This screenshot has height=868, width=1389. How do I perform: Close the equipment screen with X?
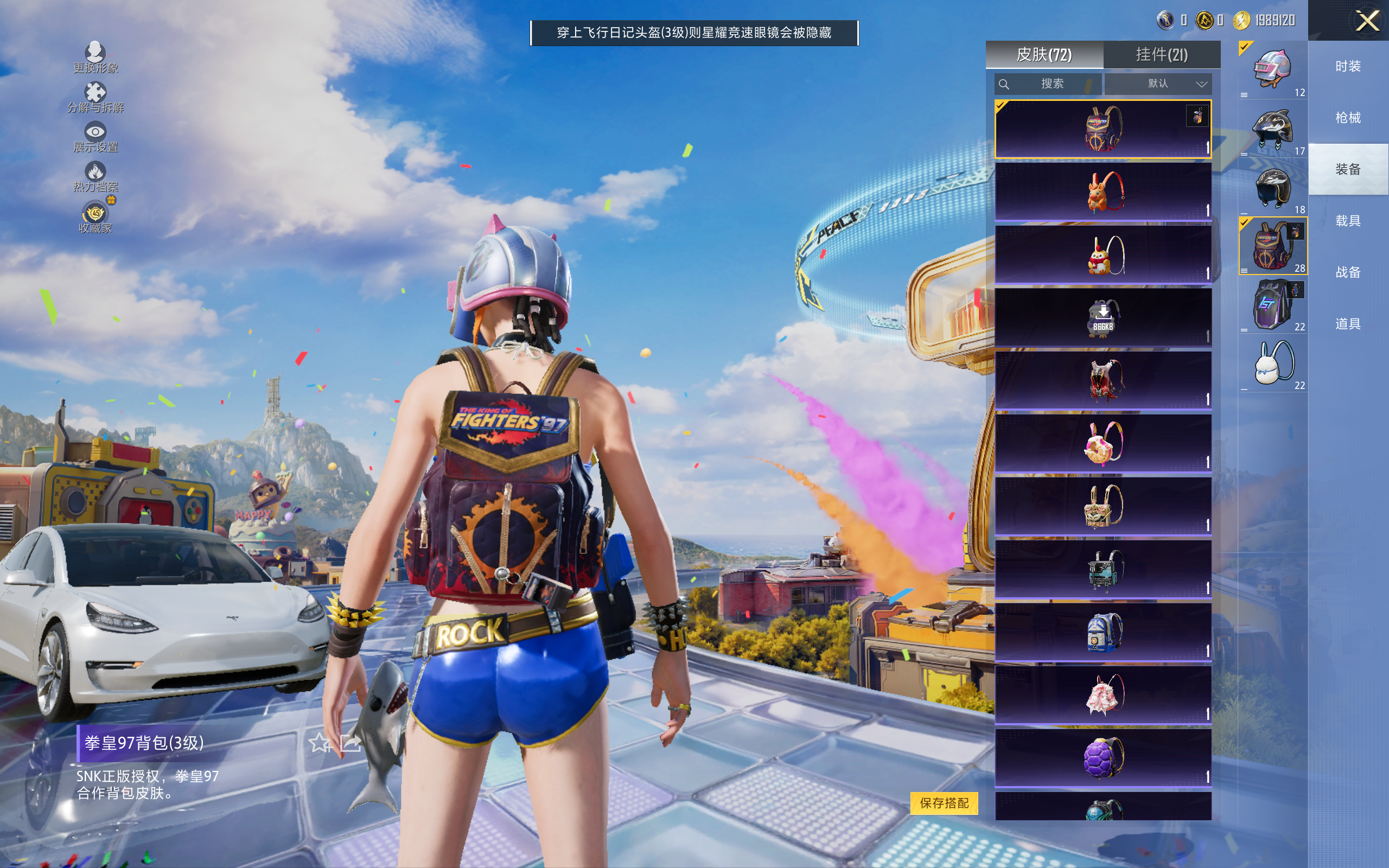(1367, 21)
